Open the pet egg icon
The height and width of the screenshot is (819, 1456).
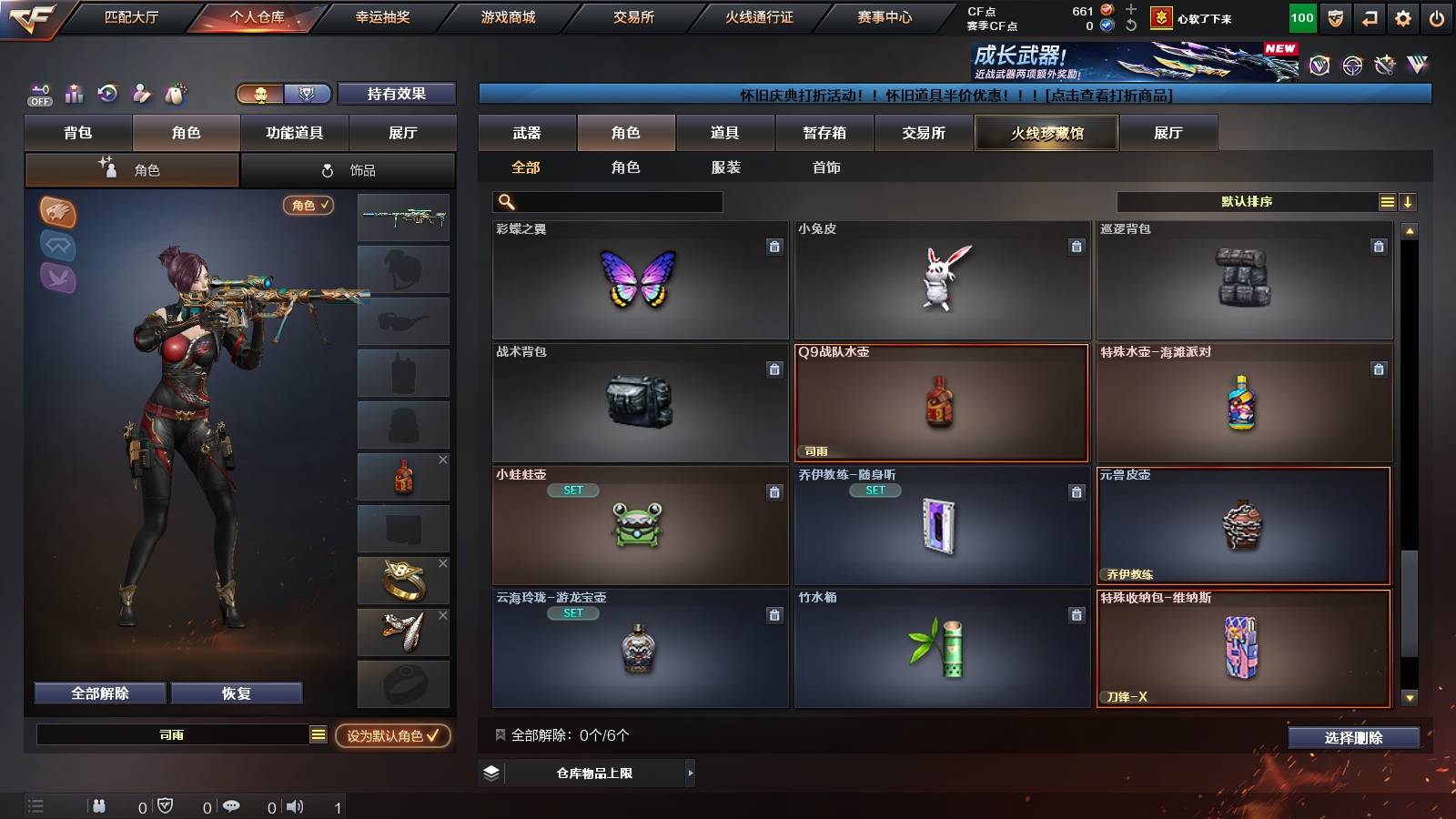point(175,94)
